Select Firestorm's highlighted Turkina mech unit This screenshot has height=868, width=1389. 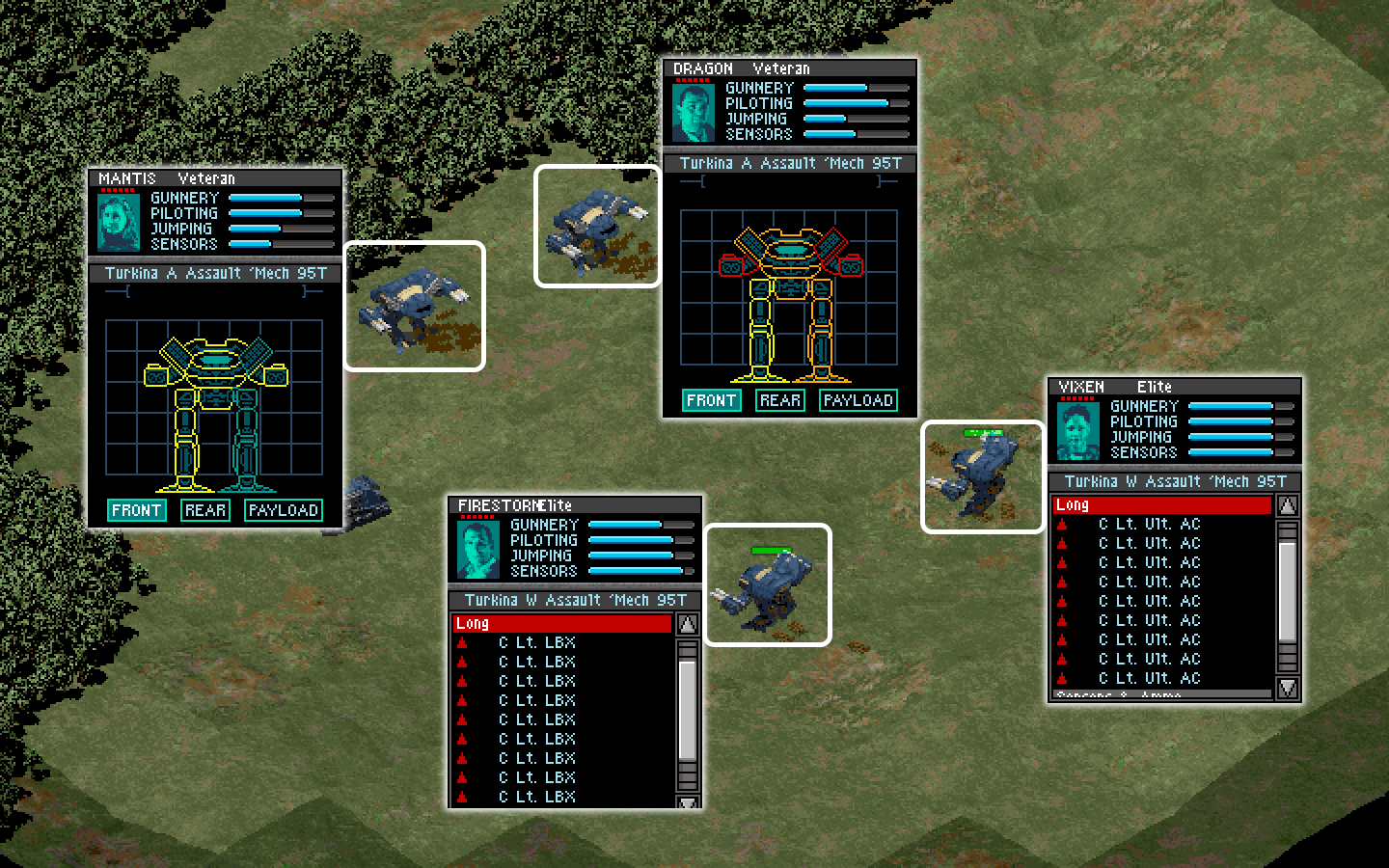[768, 584]
